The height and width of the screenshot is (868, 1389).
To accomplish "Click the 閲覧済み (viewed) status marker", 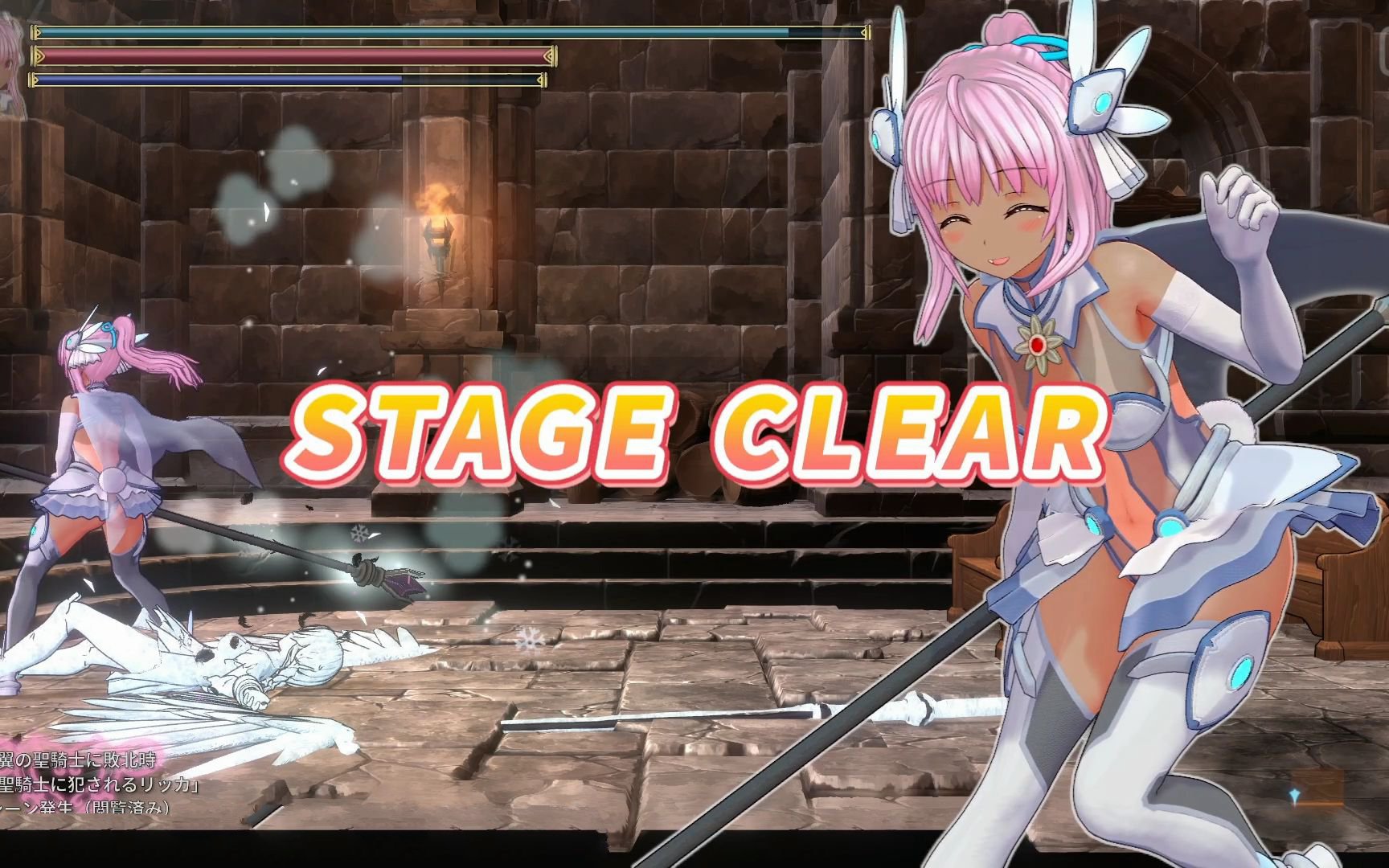I will 129,806.
